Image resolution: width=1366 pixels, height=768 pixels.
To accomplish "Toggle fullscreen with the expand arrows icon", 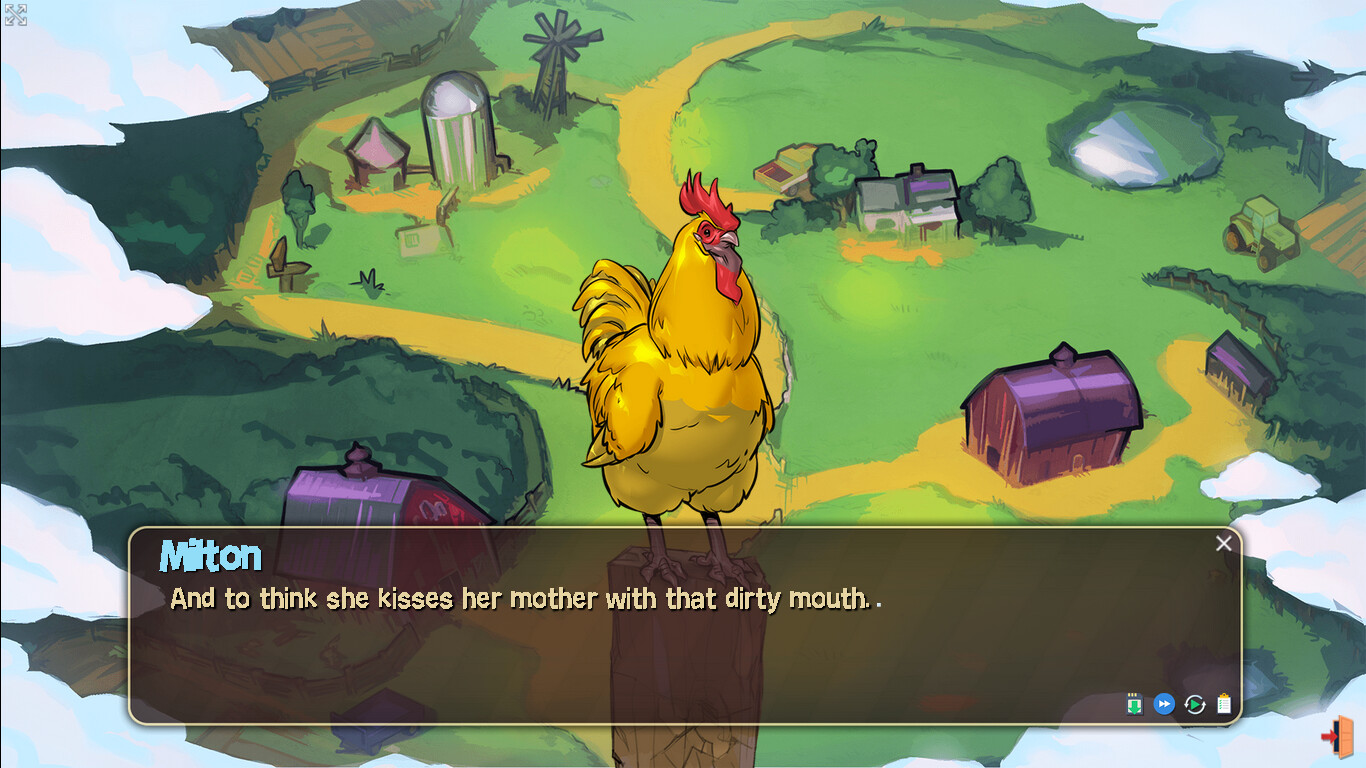I will coord(14,14).
